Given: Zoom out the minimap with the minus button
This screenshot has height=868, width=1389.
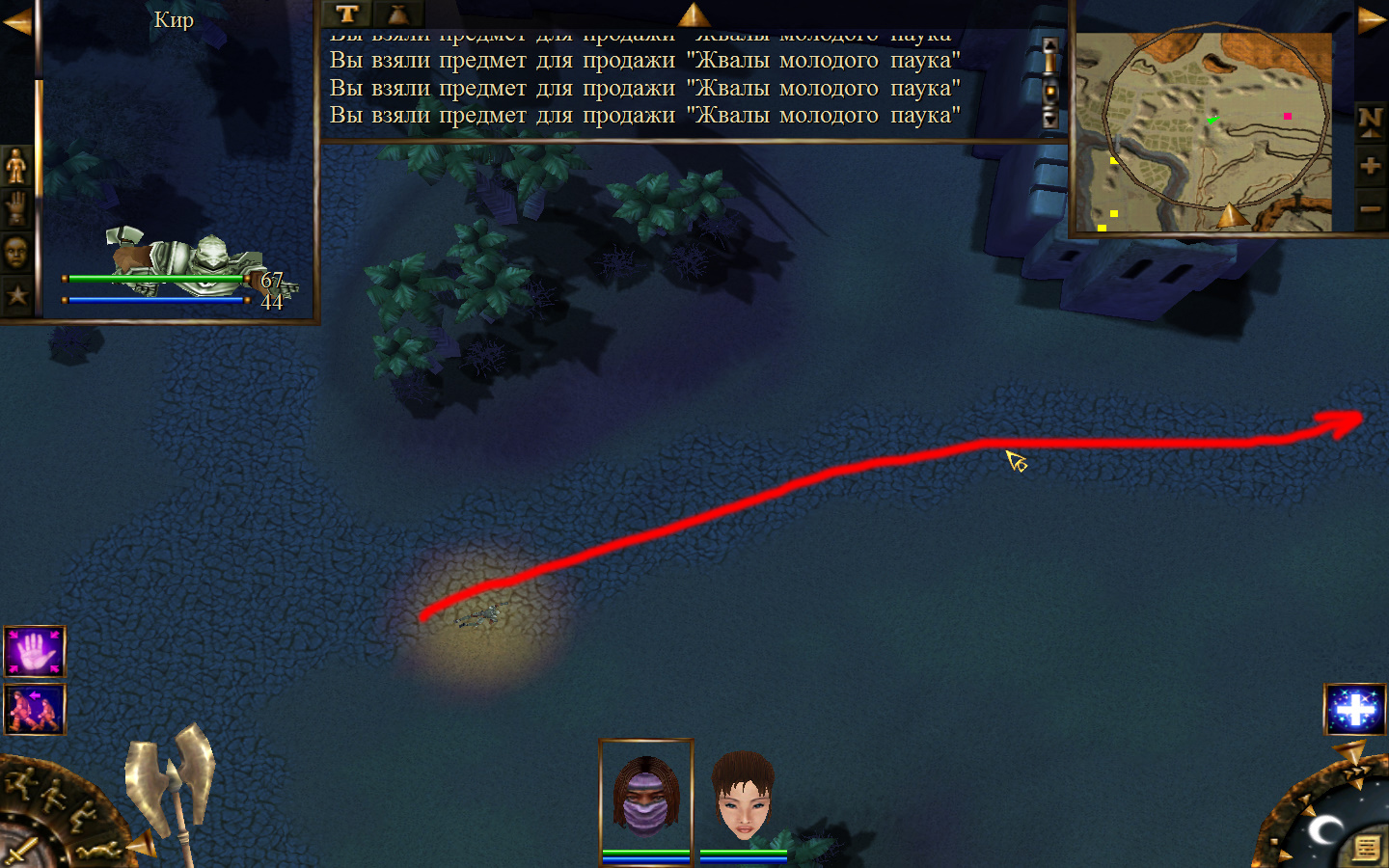Looking at the screenshot, I should 1370,209.
